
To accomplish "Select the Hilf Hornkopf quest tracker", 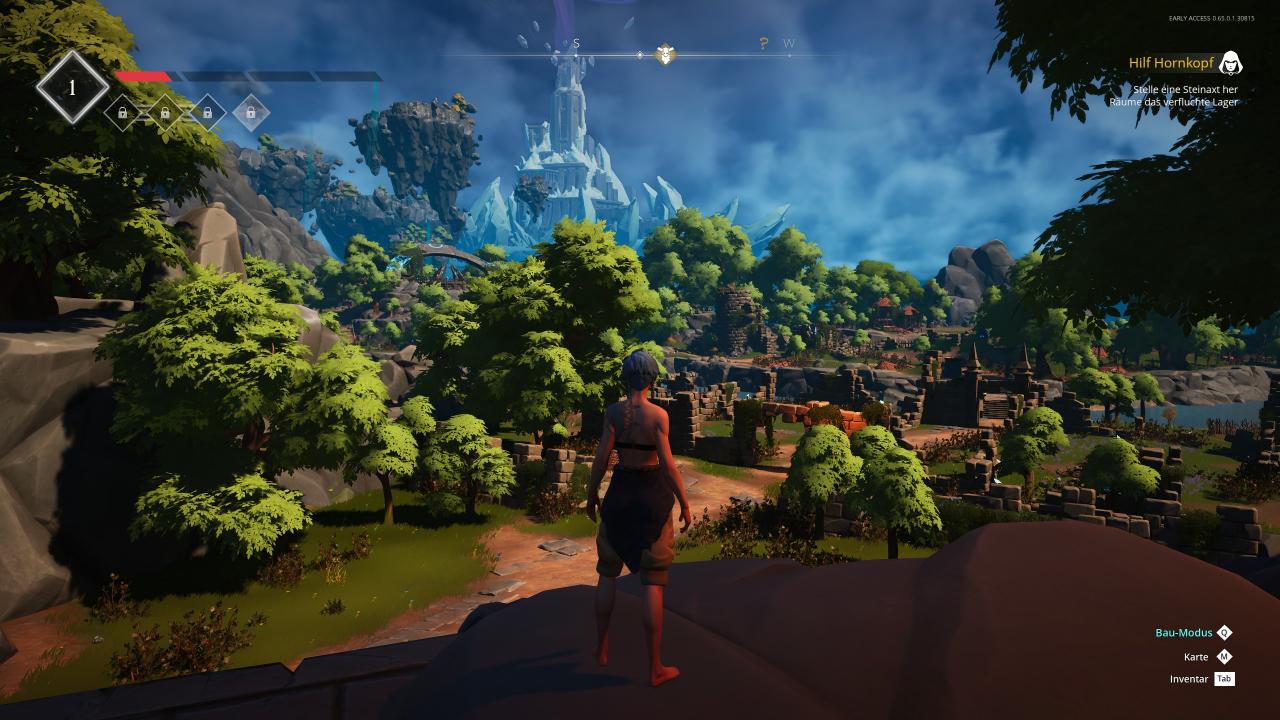I will pyautogui.click(x=1171, y=63).
